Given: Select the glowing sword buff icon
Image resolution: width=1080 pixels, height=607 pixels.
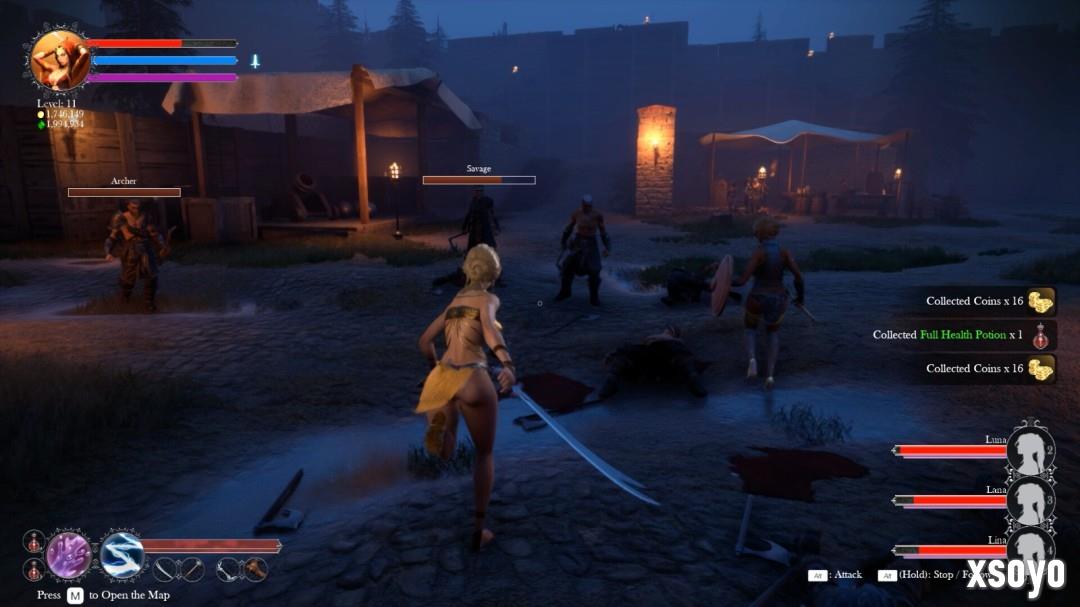Looking at the screenshot, I should click(255, 61).
